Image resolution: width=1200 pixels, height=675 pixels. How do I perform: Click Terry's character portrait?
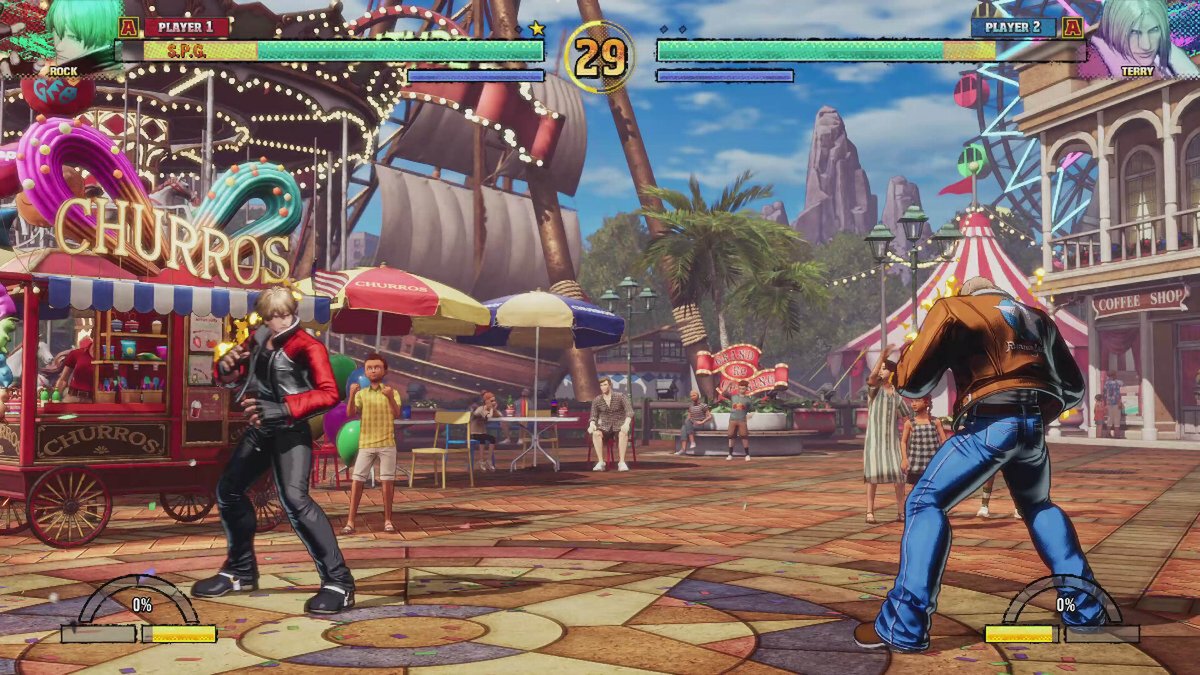(x=1138, y=35)
